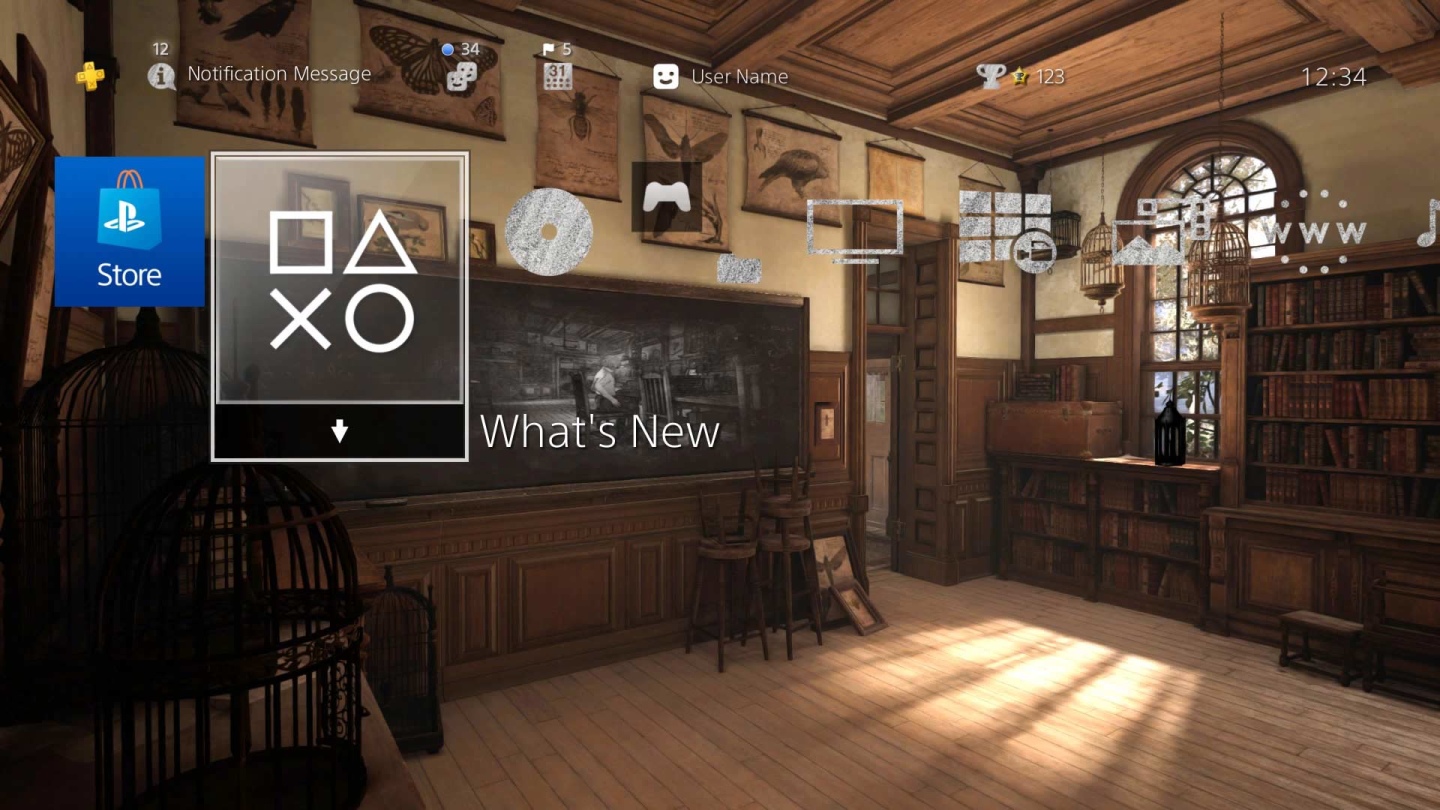
Task: Expand What's New via the down arrow
Action: coord(339,432)
